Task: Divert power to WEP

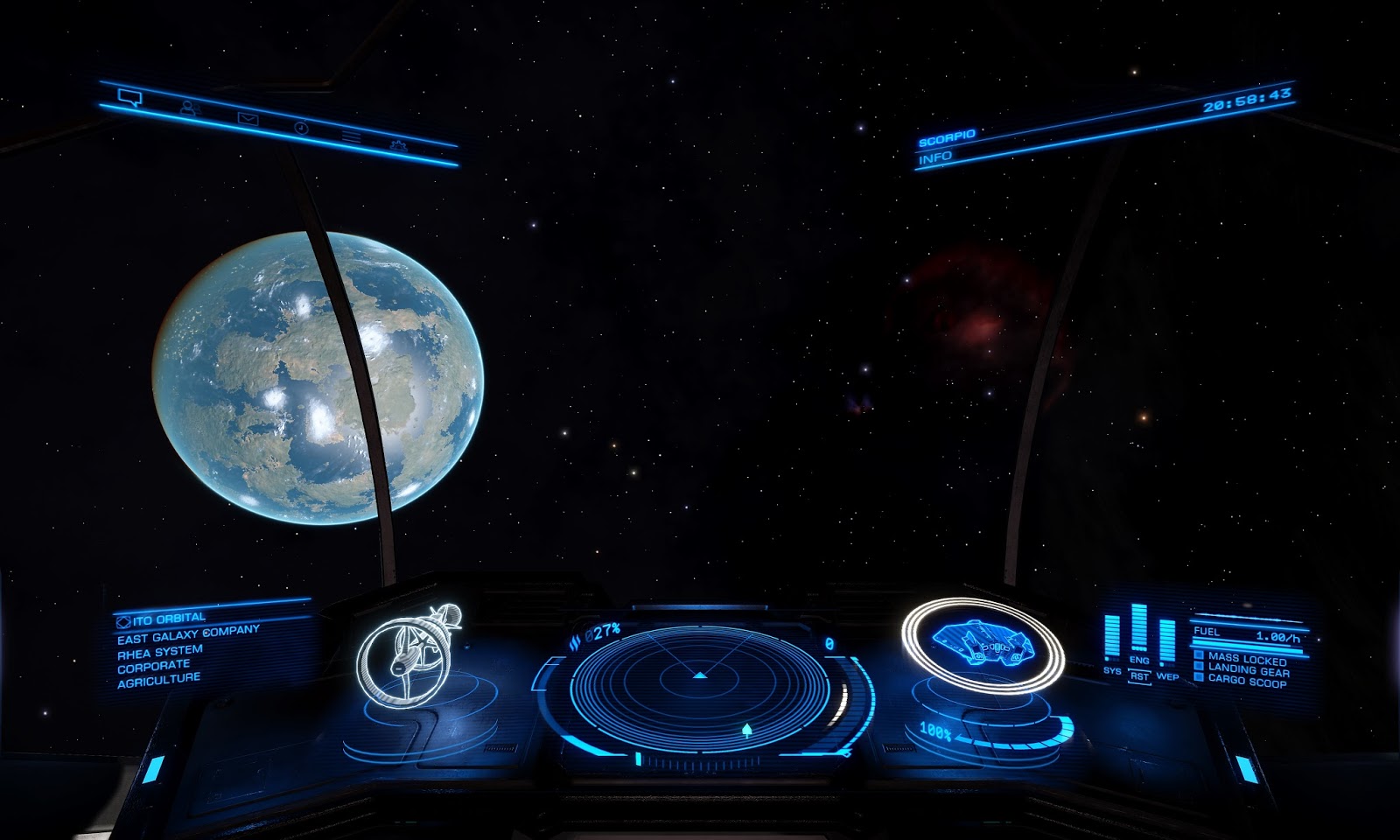Action: pos(1167,675)
